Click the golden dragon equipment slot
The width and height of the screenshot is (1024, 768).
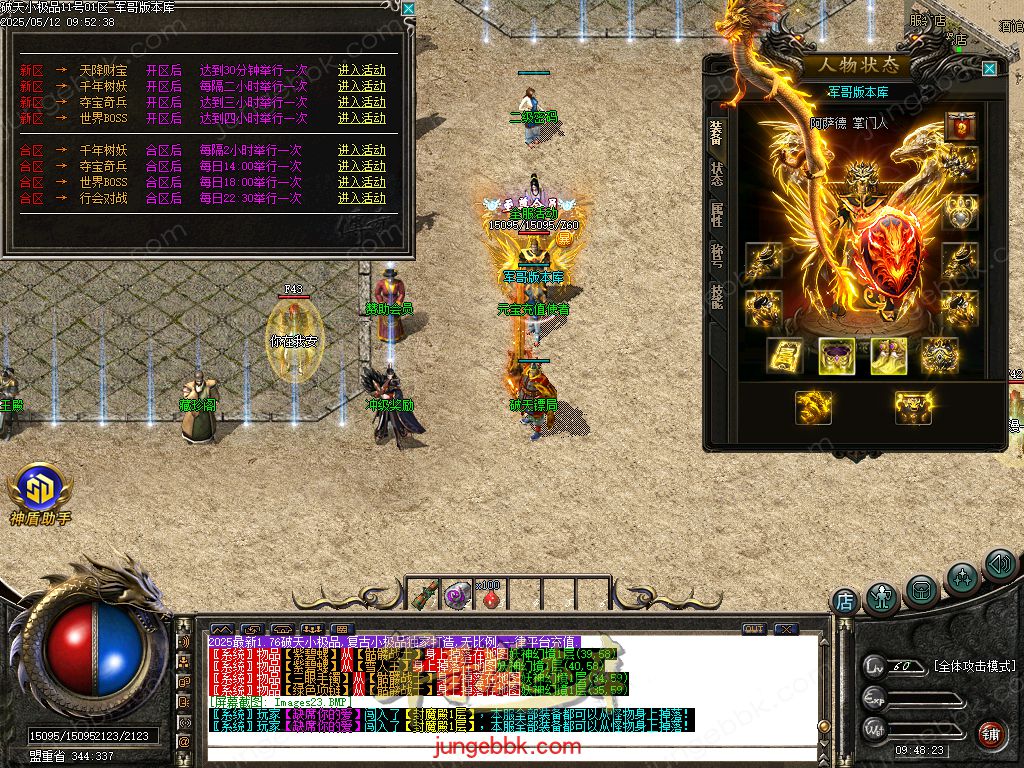pyautogui.click(x=813, y=407)
